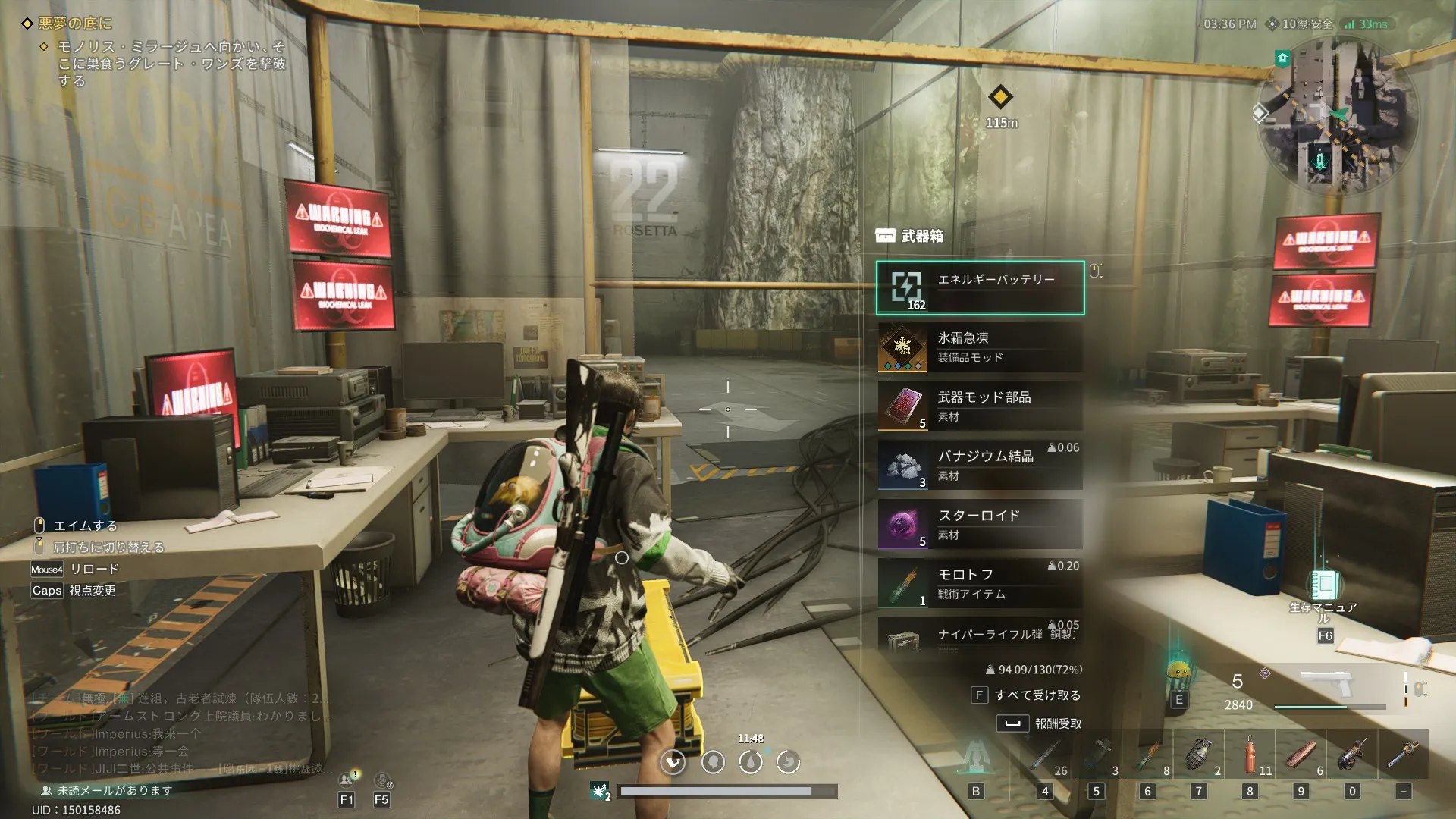Viewport: 1456px width, 819px height.
Task: Use the orange bottle hotbar item
Action: point(1250,755)
